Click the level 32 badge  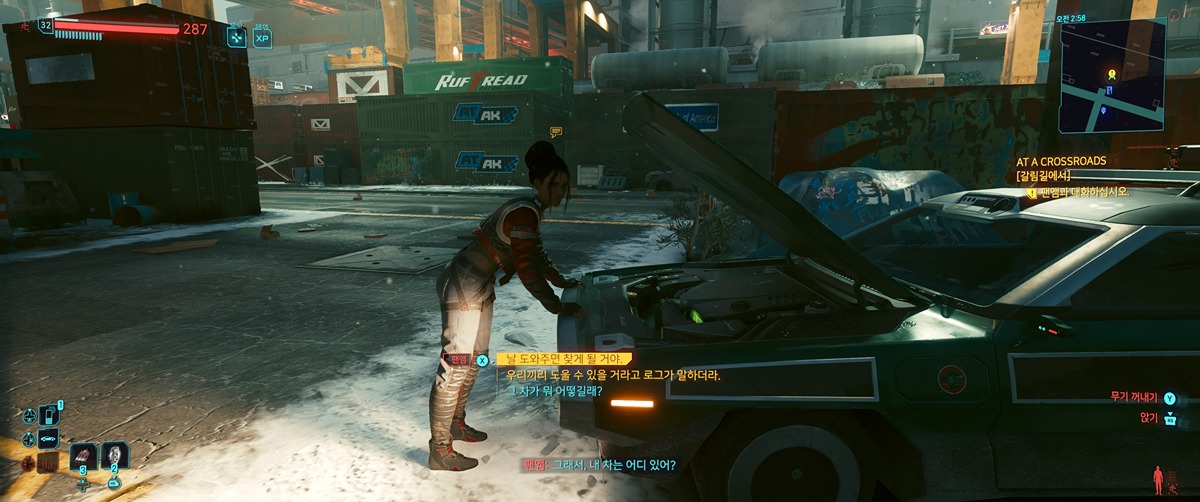click(x=46, y=26)
